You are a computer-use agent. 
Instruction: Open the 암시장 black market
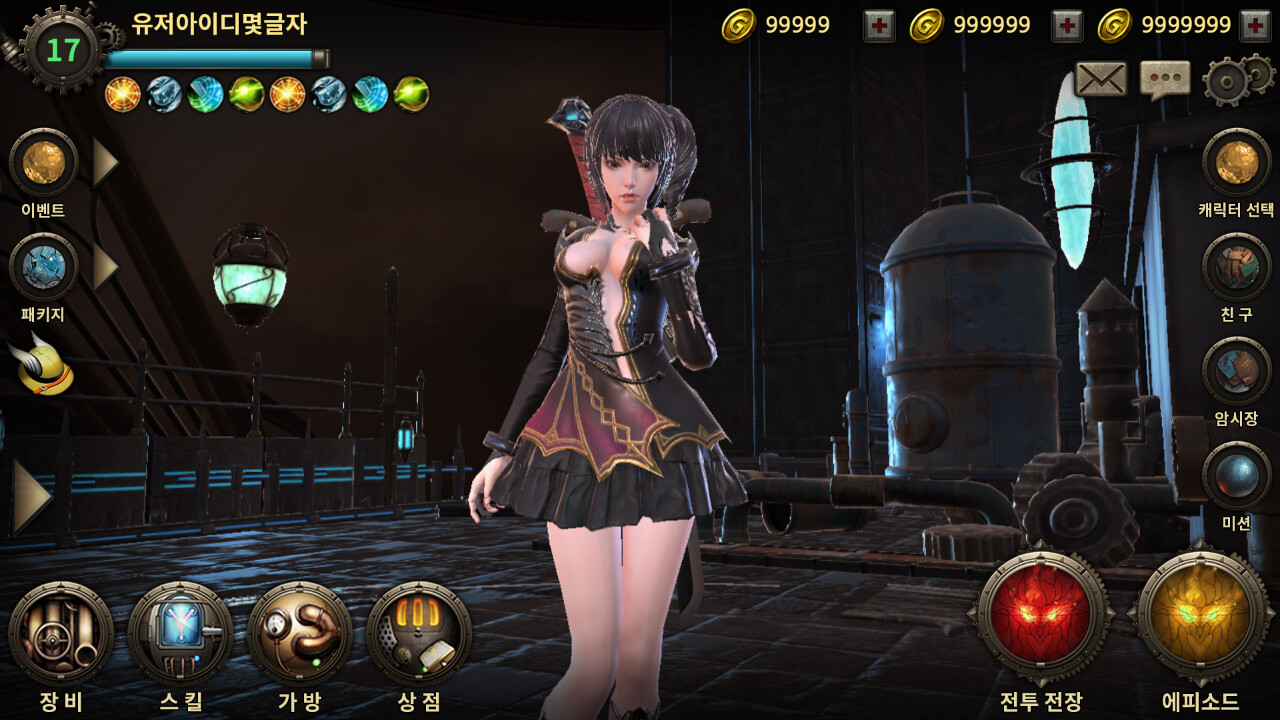tap(1236, 371)
